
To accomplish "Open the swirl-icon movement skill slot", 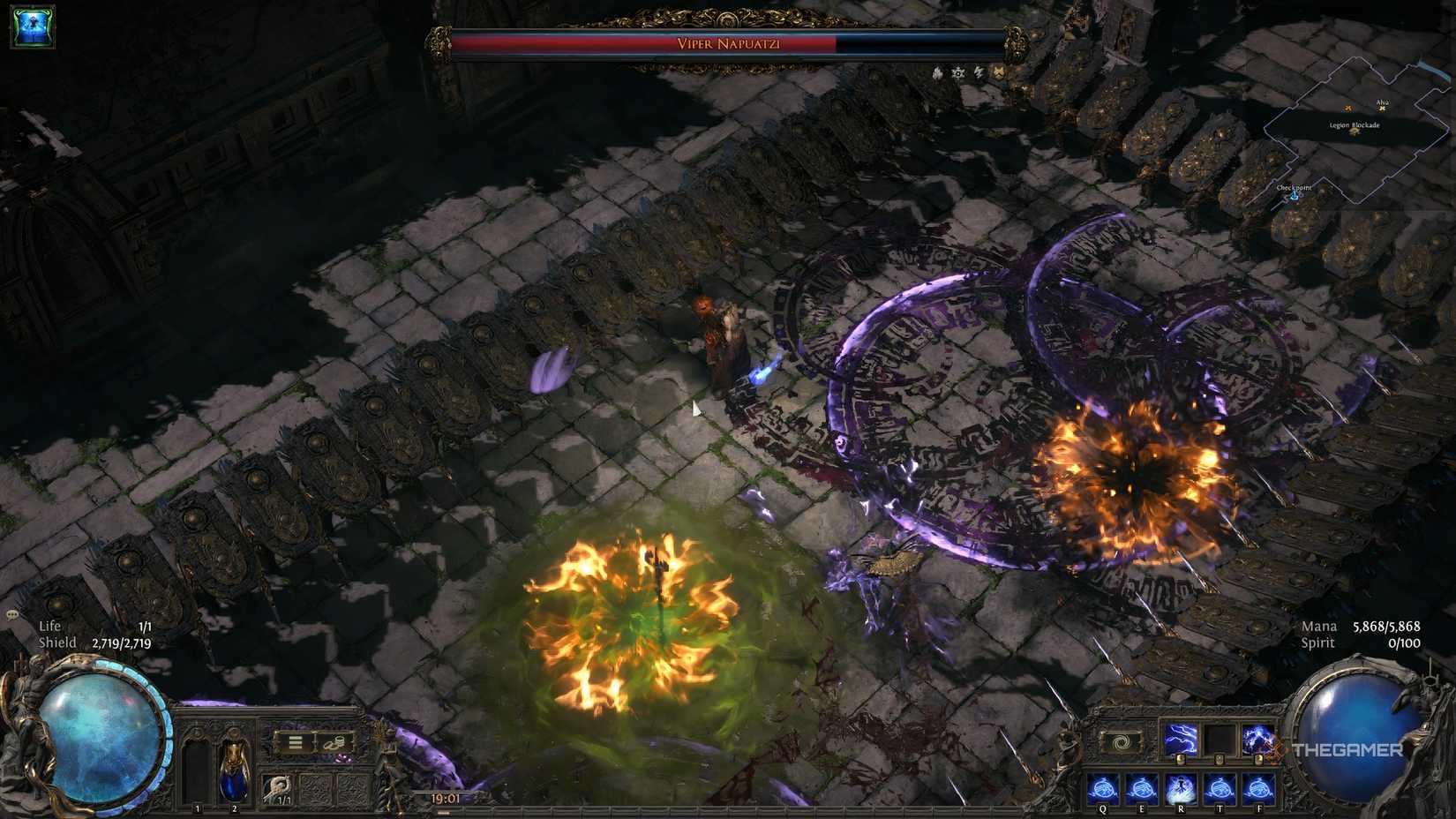I will coord(1120,740).
